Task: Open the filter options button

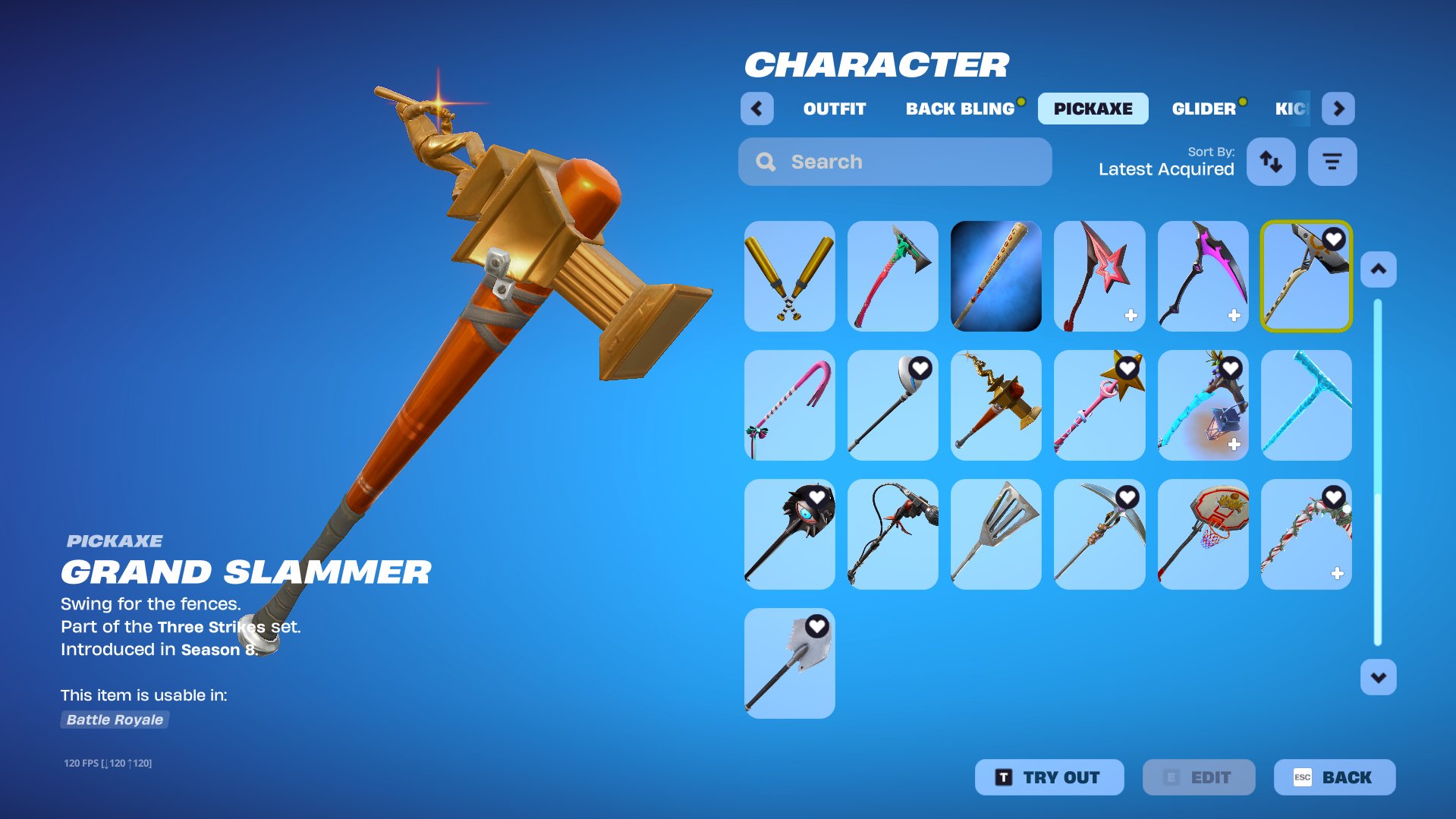Action: point(1332,162)
